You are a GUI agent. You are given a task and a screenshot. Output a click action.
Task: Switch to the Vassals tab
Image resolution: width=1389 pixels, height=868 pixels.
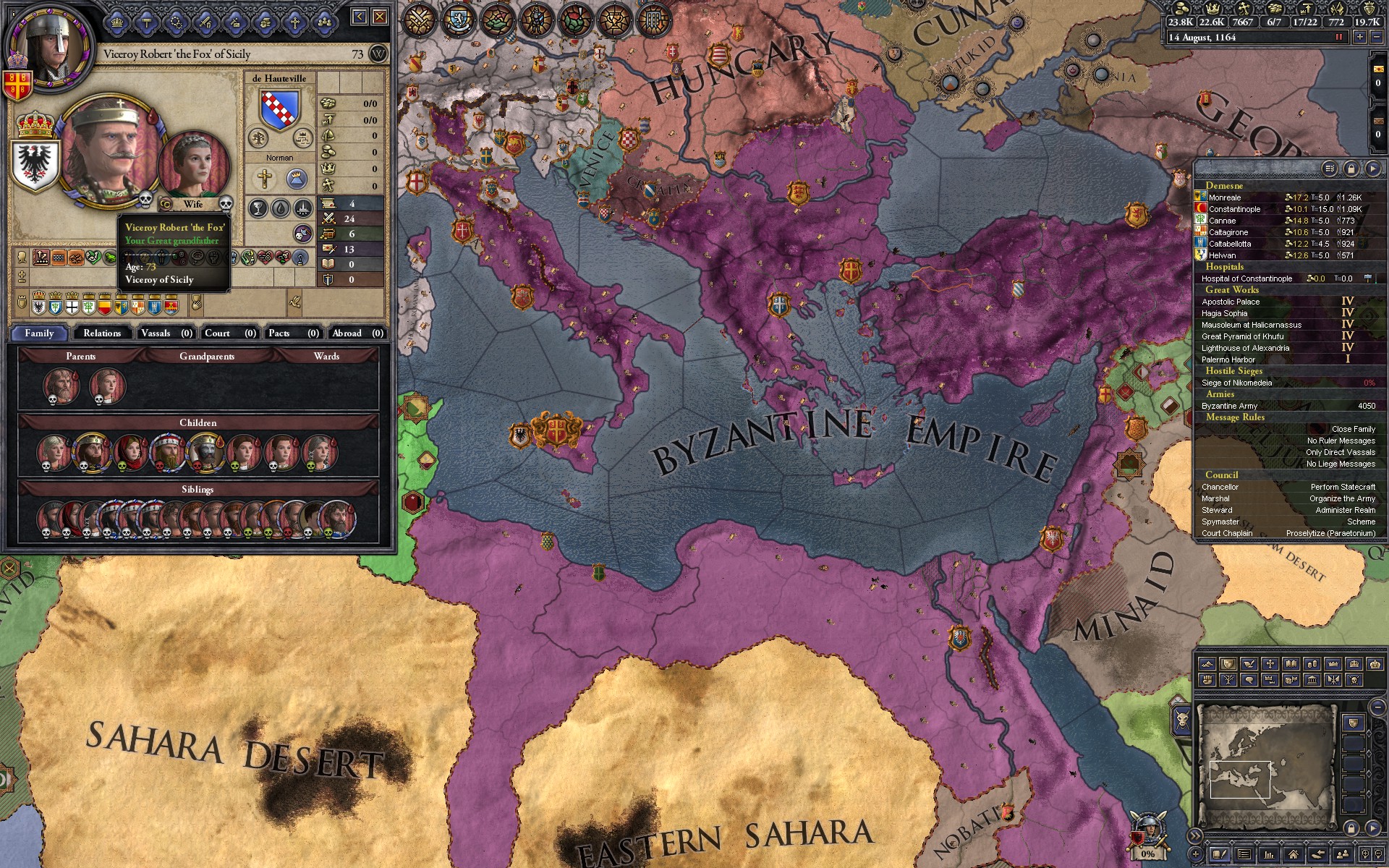tap(166, 333)
